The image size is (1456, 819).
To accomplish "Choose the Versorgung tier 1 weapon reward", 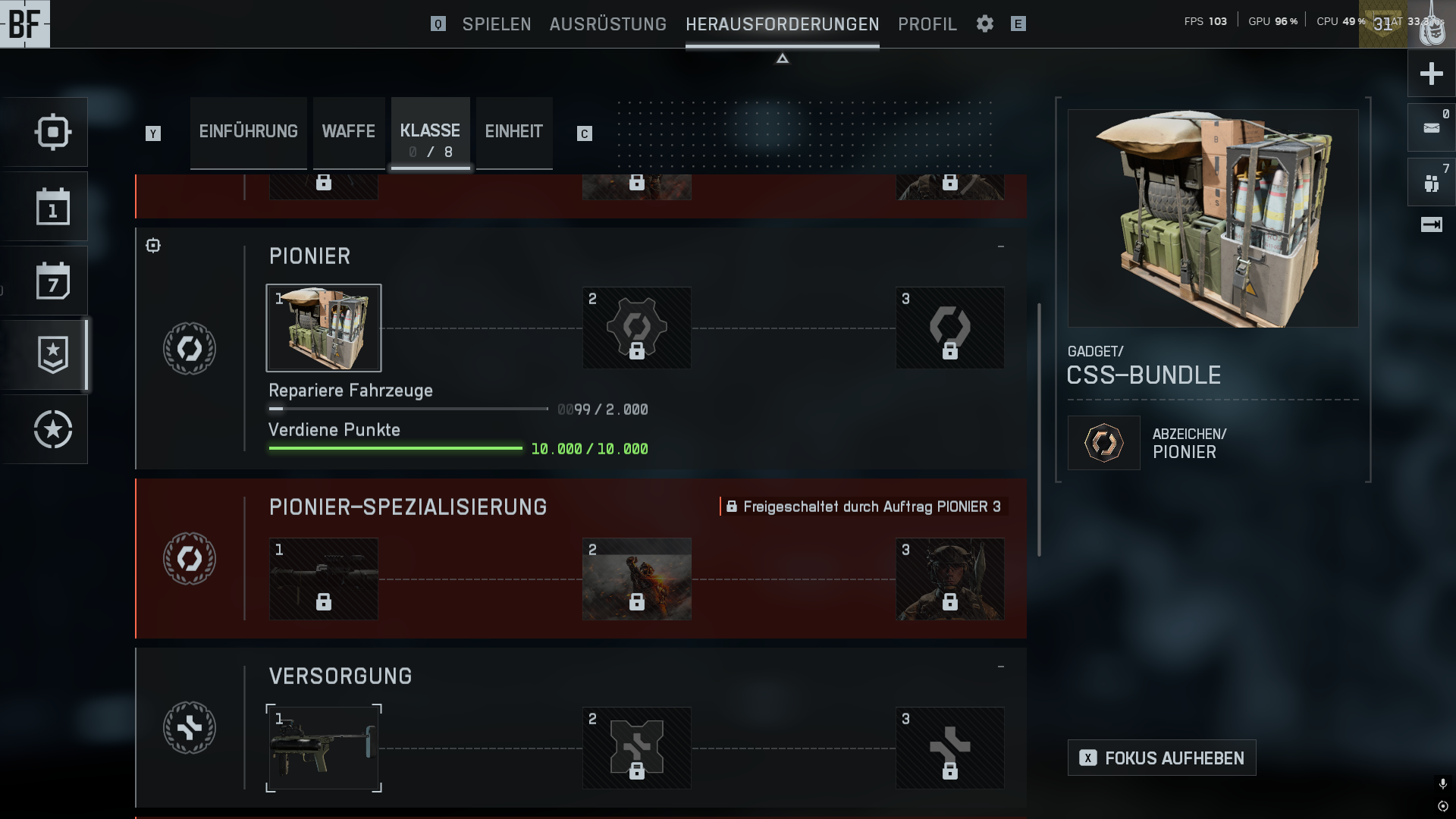I will tap(324, 748).
